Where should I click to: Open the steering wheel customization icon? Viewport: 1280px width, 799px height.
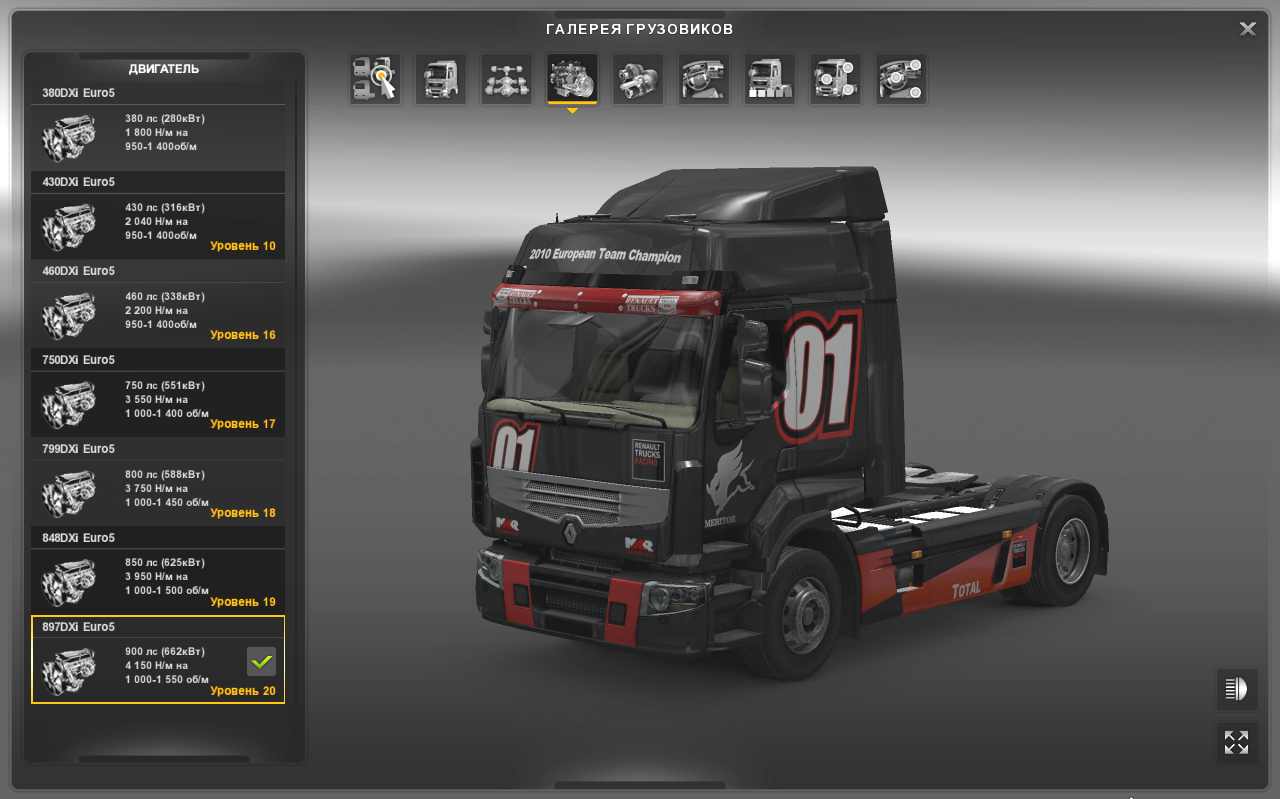click(899, 78)
